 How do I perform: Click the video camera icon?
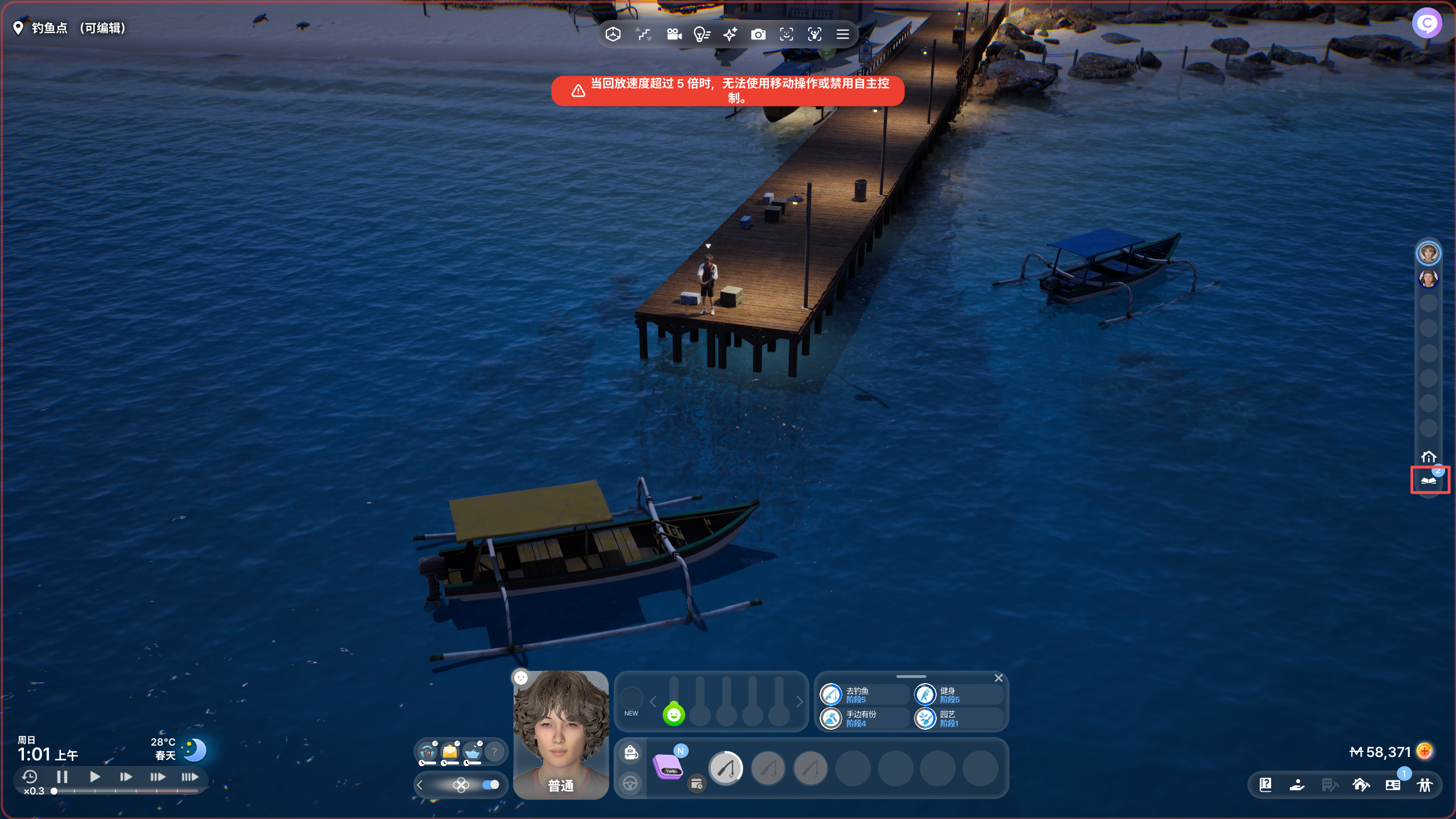click(674, 35)
